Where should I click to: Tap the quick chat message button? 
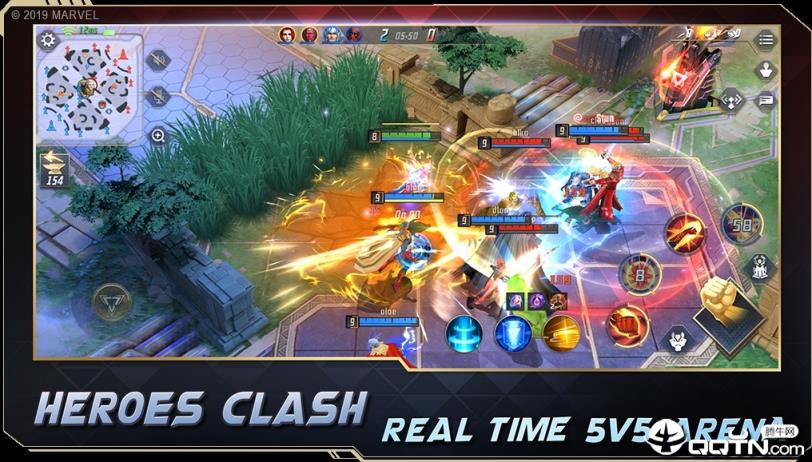(766, 99)
